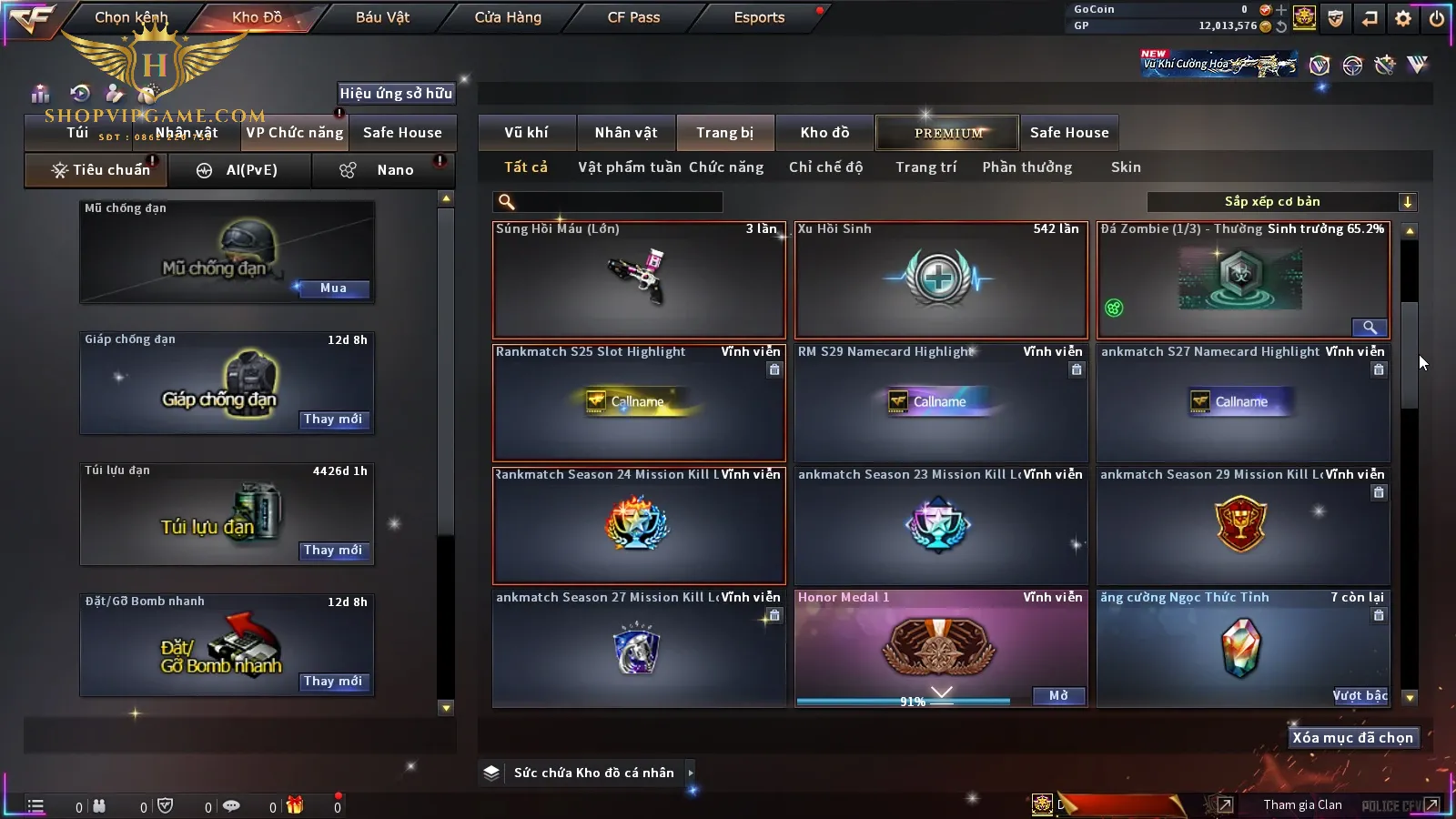Open the Sắp xếp cơ bản sort dropdown
Image resolution: width=1456 pixels, height=819 pixels.
[x=1281, y=202]
